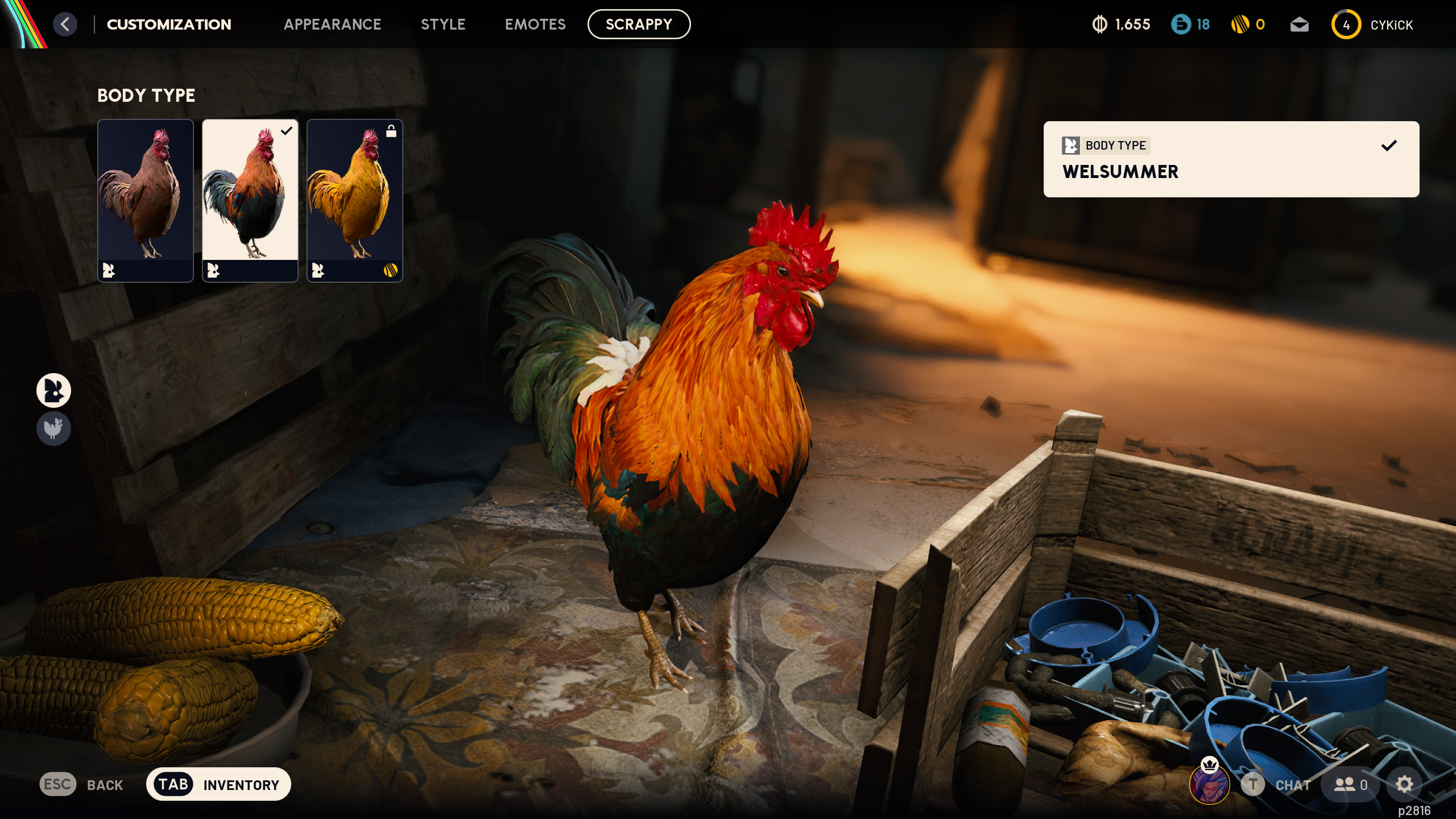The width and height of the screenshot is (1456, 819).
Task: Click the coin currency icon showing 1,655
Action: point(1099,24)
